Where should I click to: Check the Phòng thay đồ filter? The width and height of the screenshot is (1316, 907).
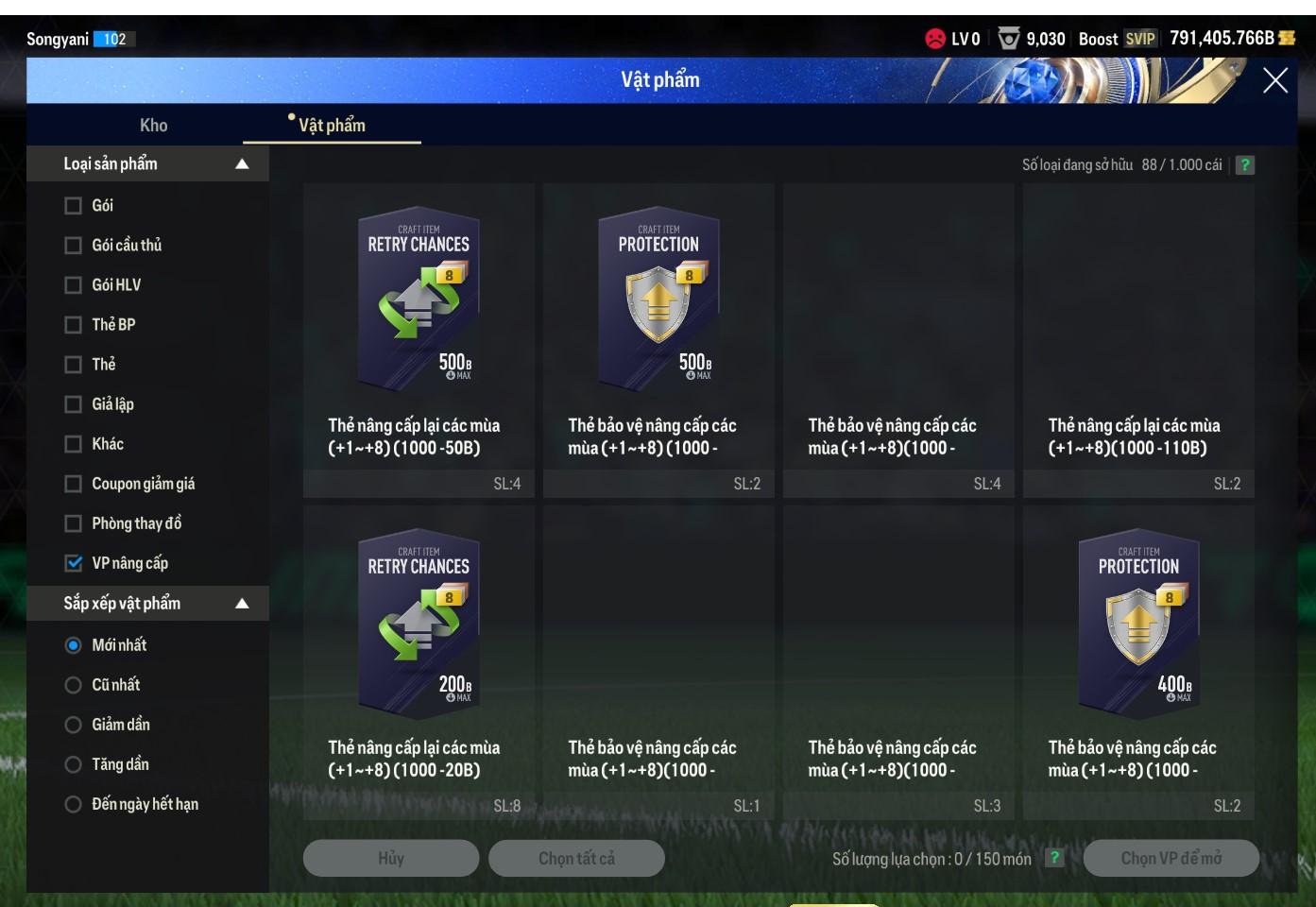tap(73, 523)
